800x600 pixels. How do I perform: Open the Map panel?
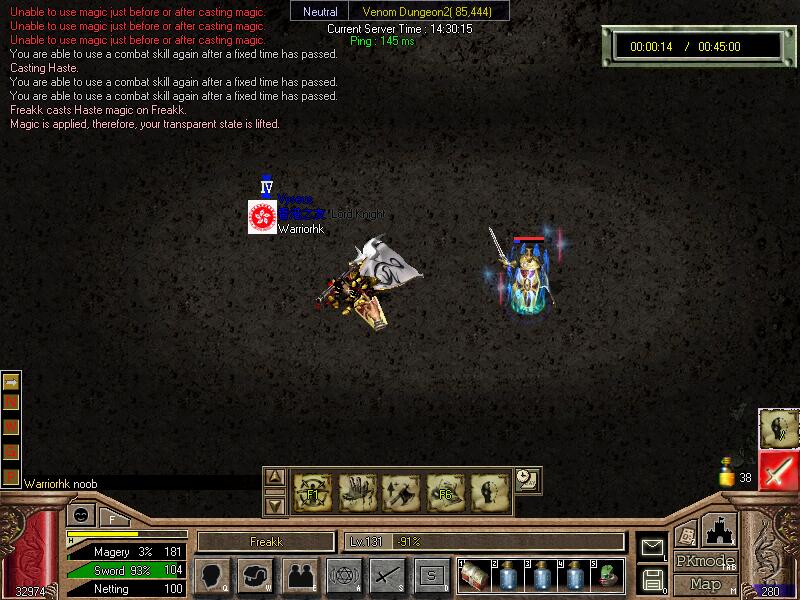tap(706, 584)
